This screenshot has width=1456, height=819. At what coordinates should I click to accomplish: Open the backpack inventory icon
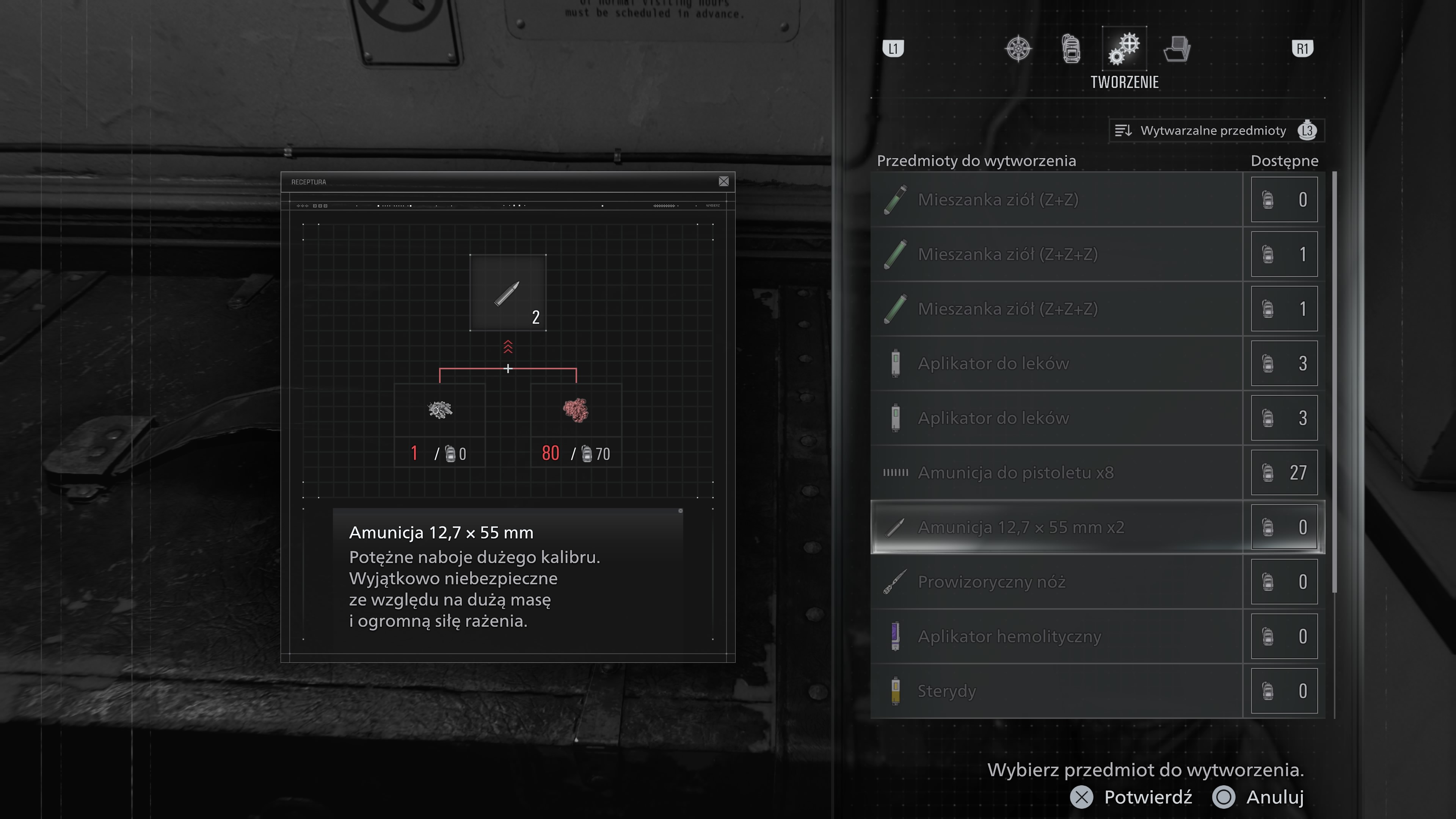pos(1071,48)
